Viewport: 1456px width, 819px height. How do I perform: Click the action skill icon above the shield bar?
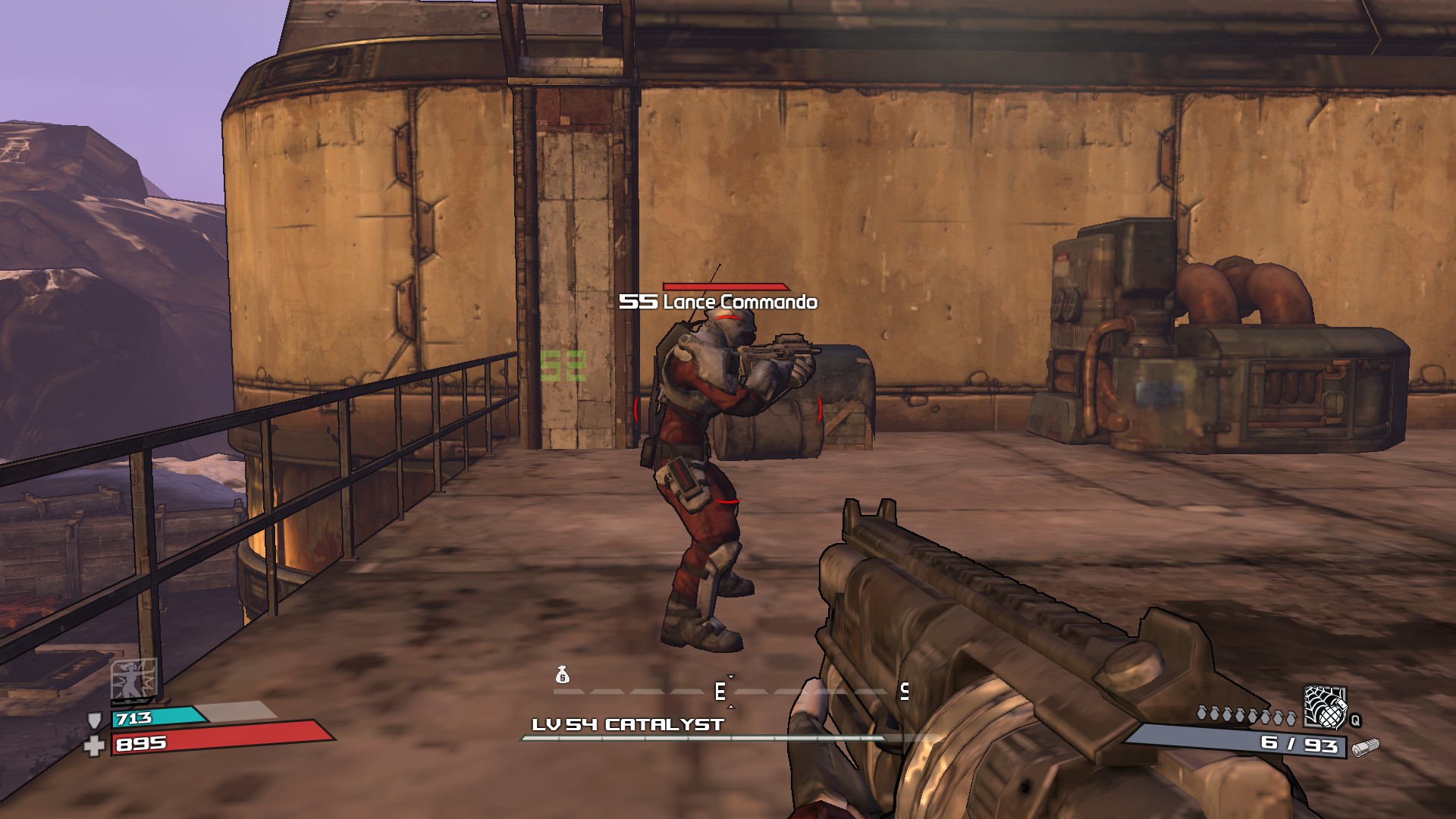pos(134,679)
